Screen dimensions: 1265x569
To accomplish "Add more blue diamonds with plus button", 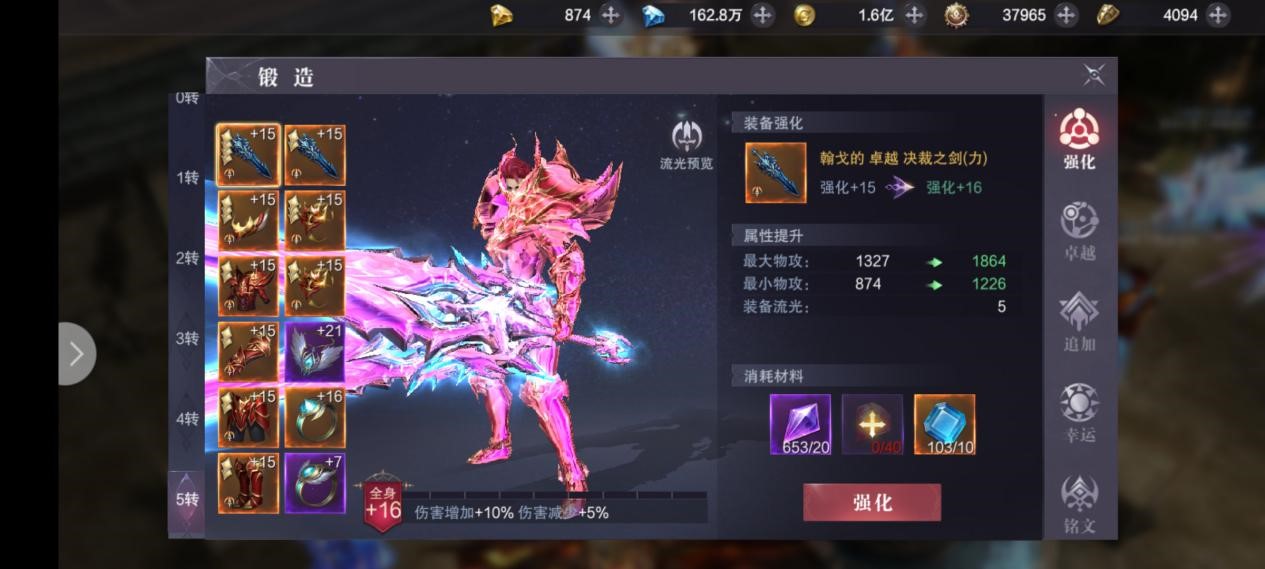I will click(x=762, y=15).
